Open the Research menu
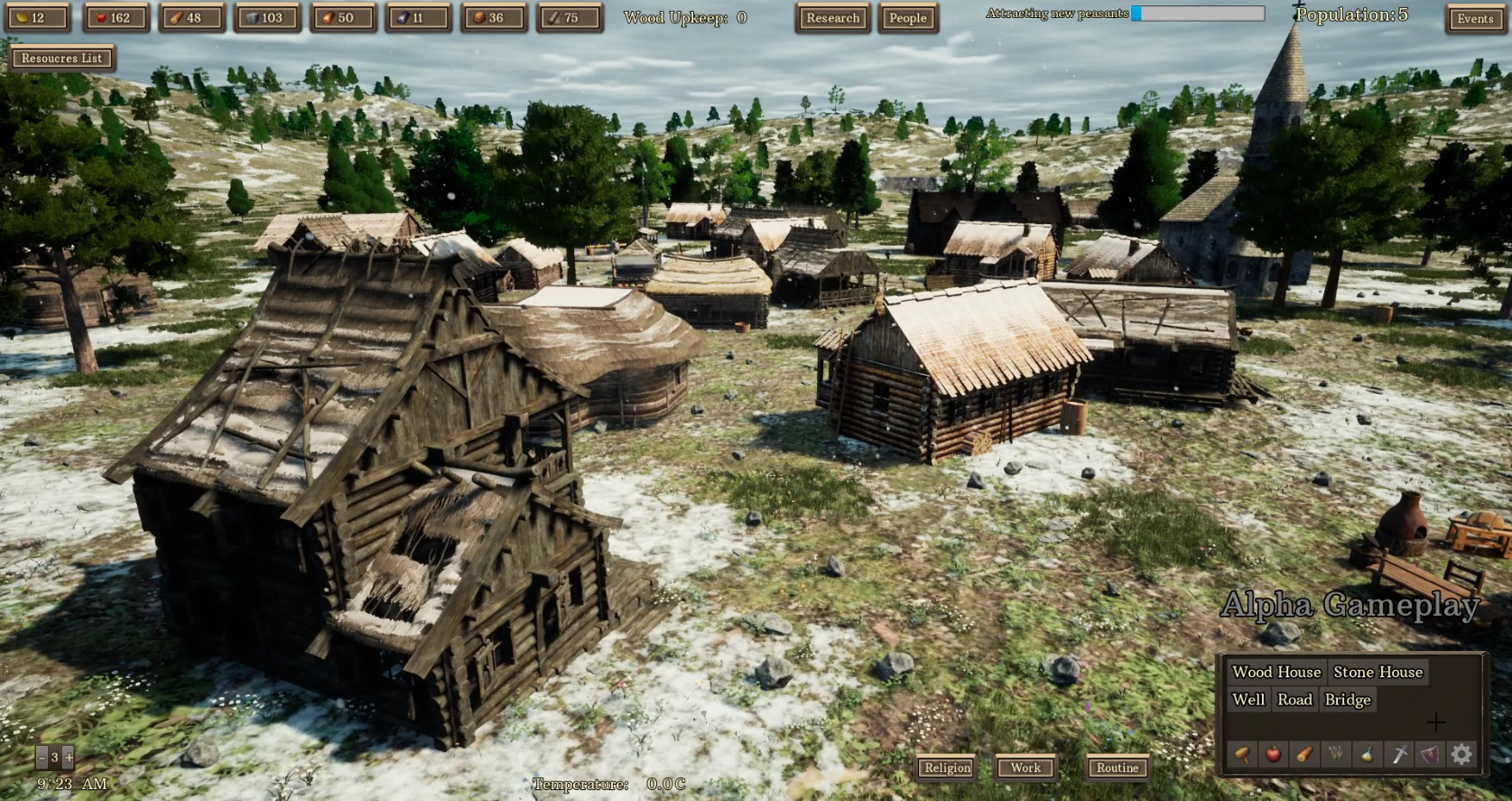Image resolution: width=1512 pixels, height=801 pixels. 832,18
